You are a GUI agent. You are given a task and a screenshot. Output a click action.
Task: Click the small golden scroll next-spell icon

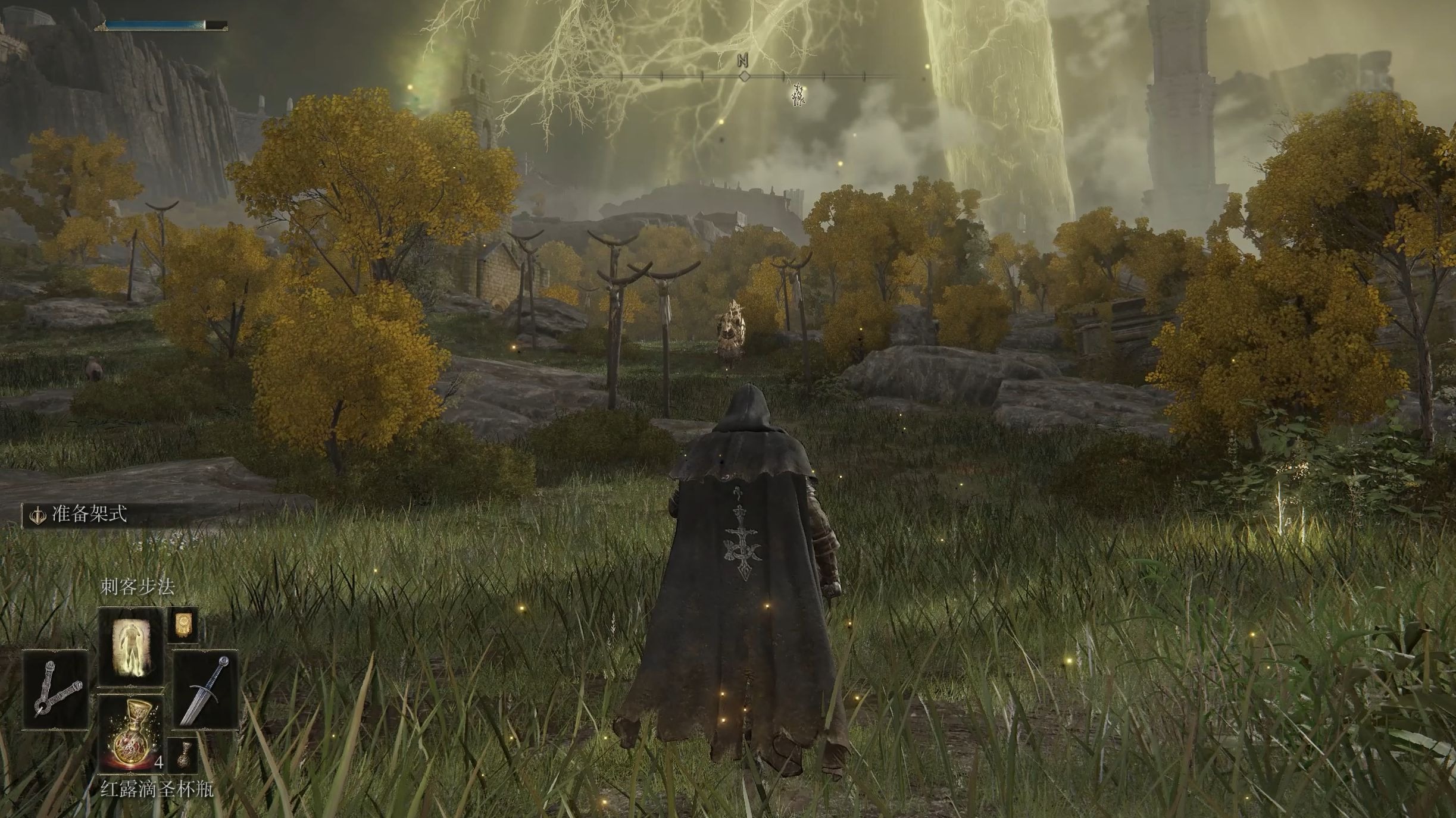click(182, 624)
